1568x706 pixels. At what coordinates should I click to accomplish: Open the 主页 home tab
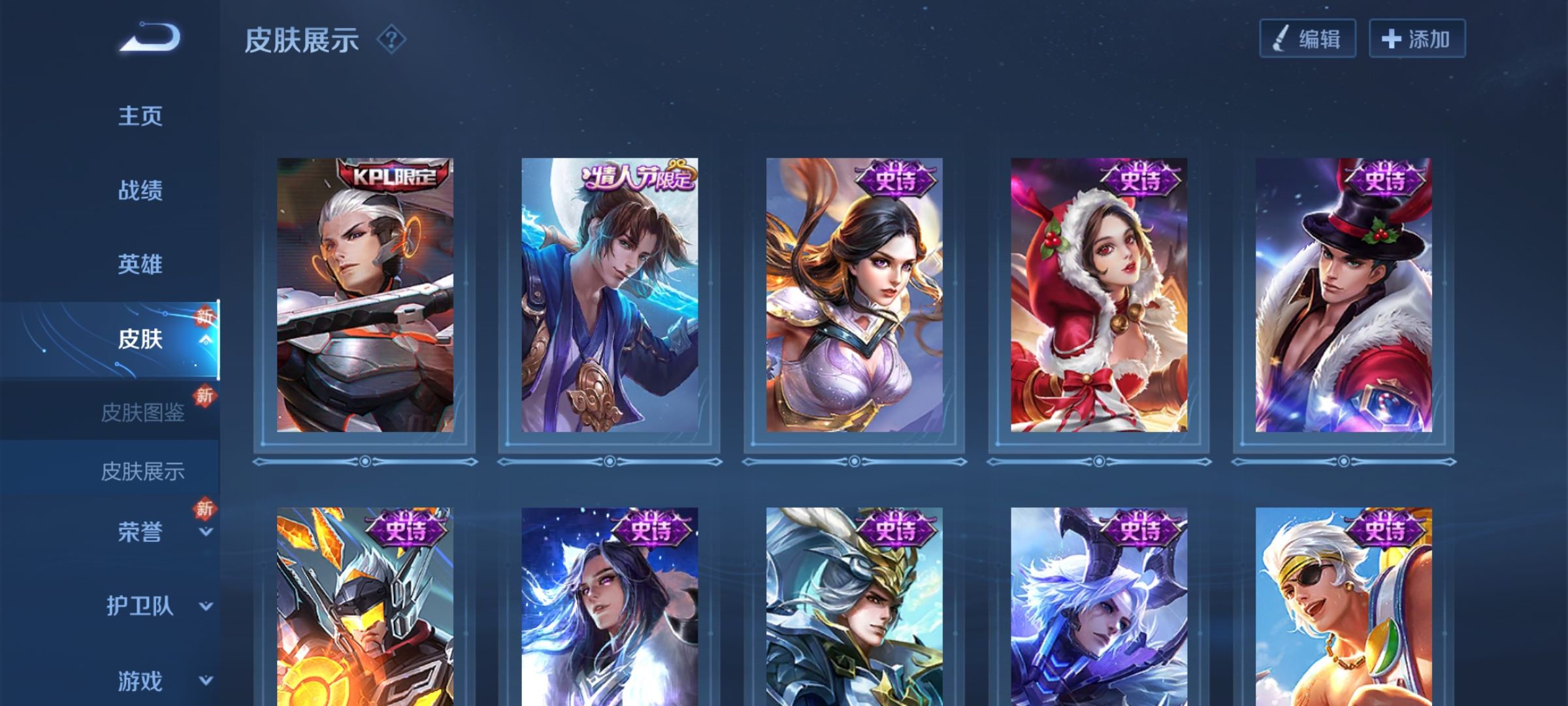[140, 116]
